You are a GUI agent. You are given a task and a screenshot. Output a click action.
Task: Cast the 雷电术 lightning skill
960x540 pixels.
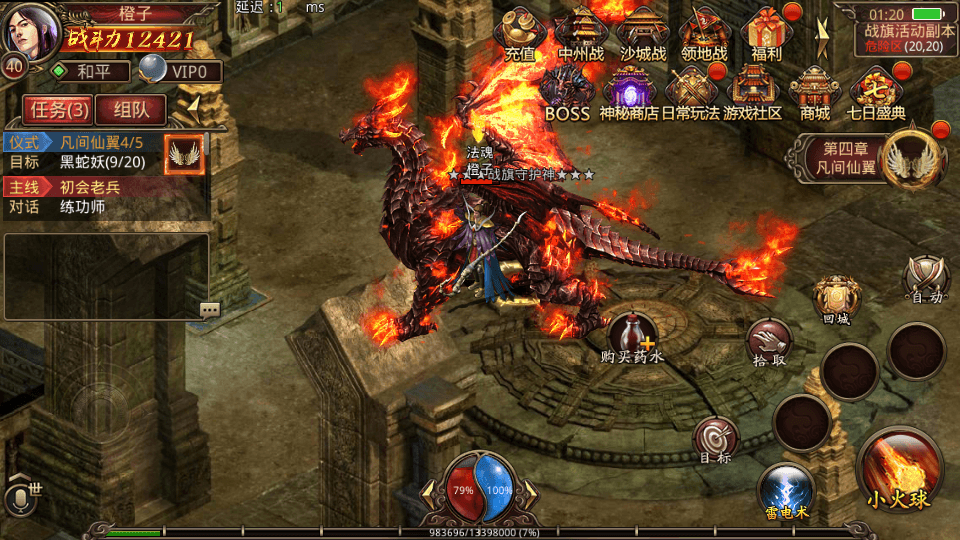pos(786,493)
